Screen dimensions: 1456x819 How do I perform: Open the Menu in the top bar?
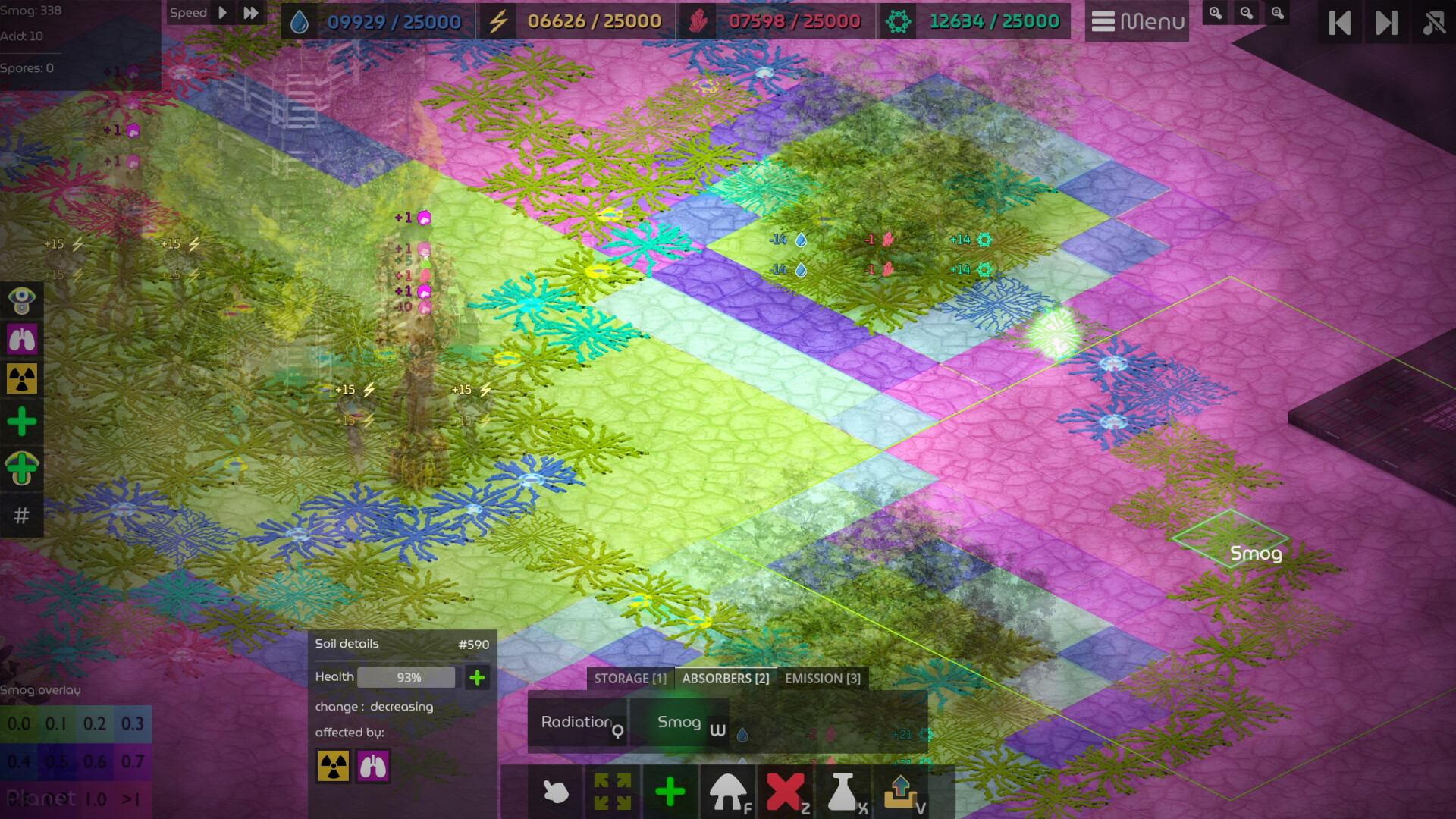[x=1137, y=21]
